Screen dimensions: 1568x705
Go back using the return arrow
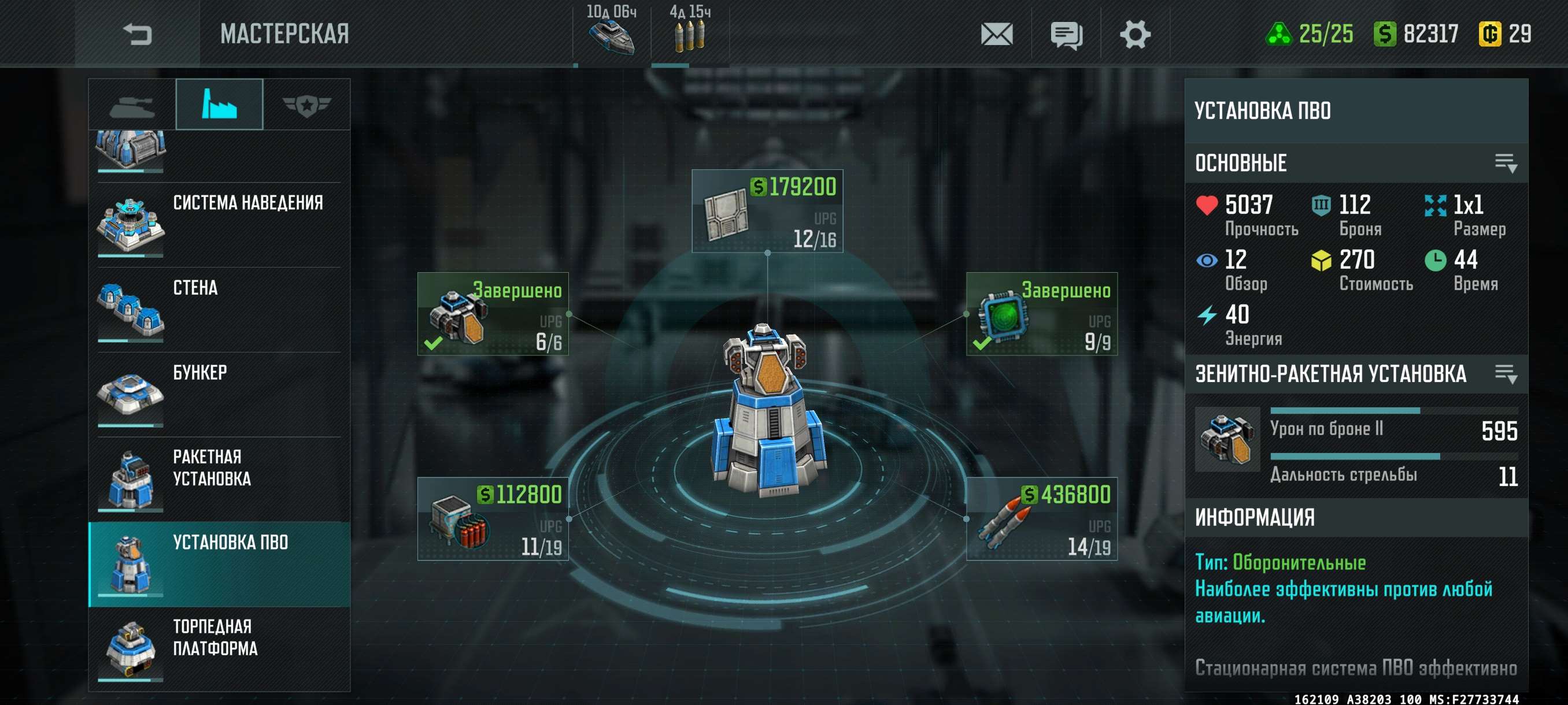137,34
